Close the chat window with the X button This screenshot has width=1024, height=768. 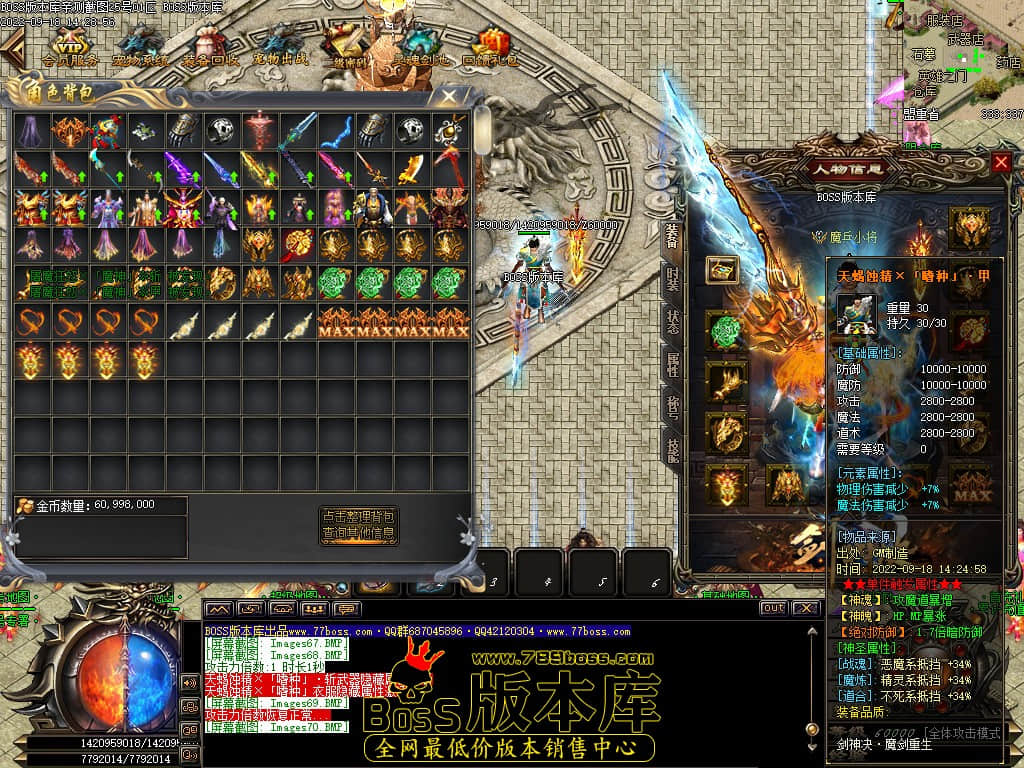[803, 608]
